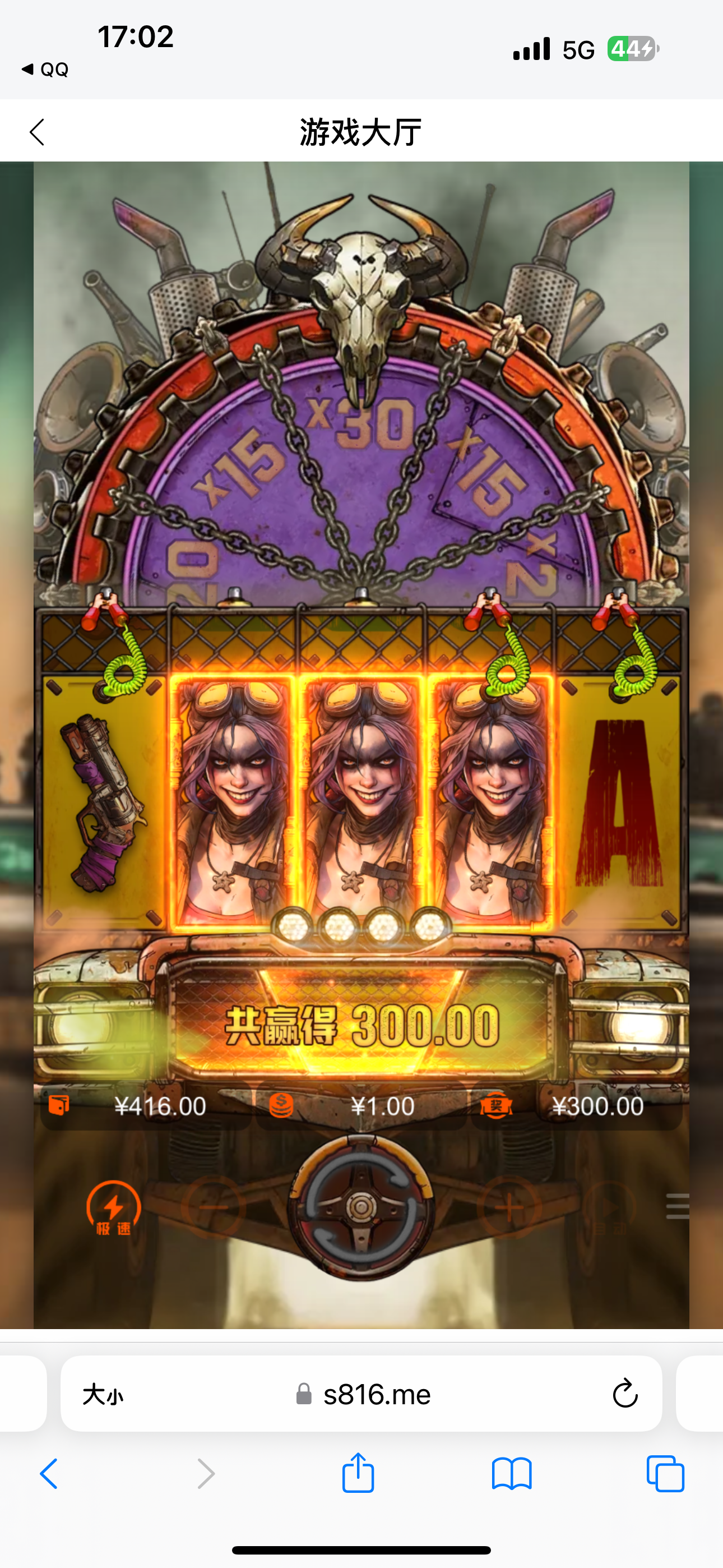Tap the coin stack bet icon

pos(281,1105)
